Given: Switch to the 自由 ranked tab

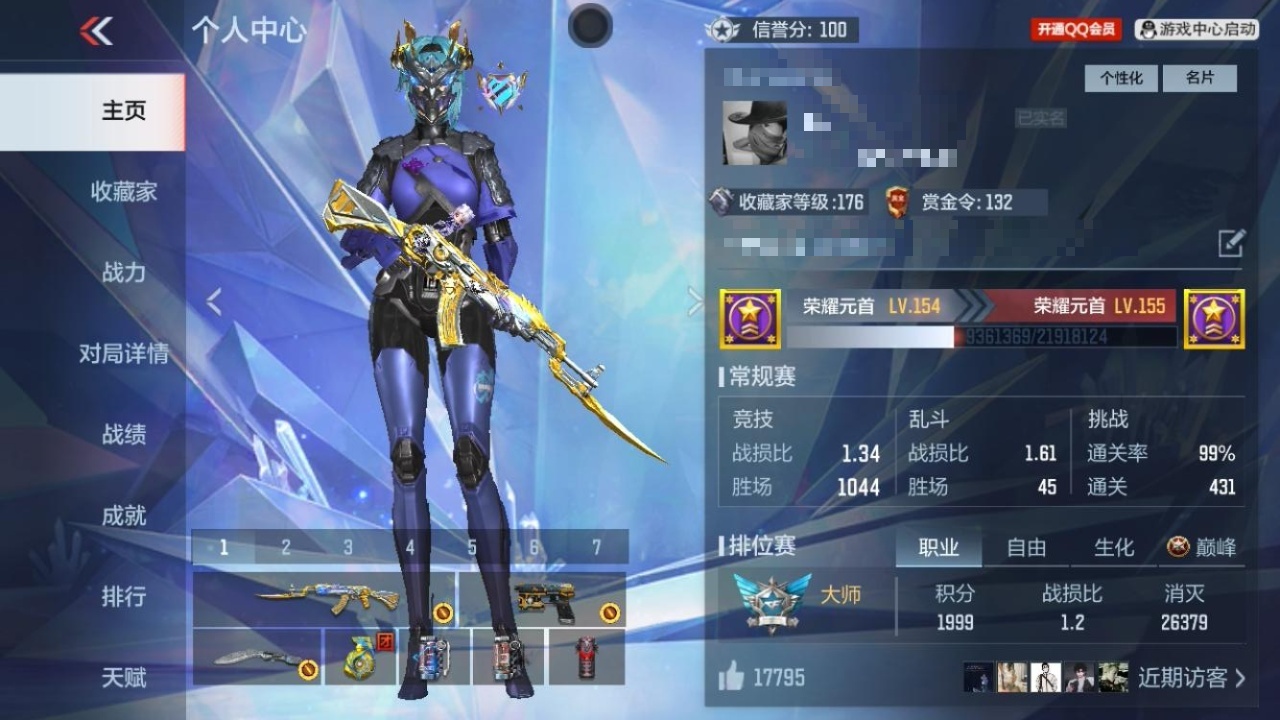Looking at the screenshot, I should [x=1026, y=547].
